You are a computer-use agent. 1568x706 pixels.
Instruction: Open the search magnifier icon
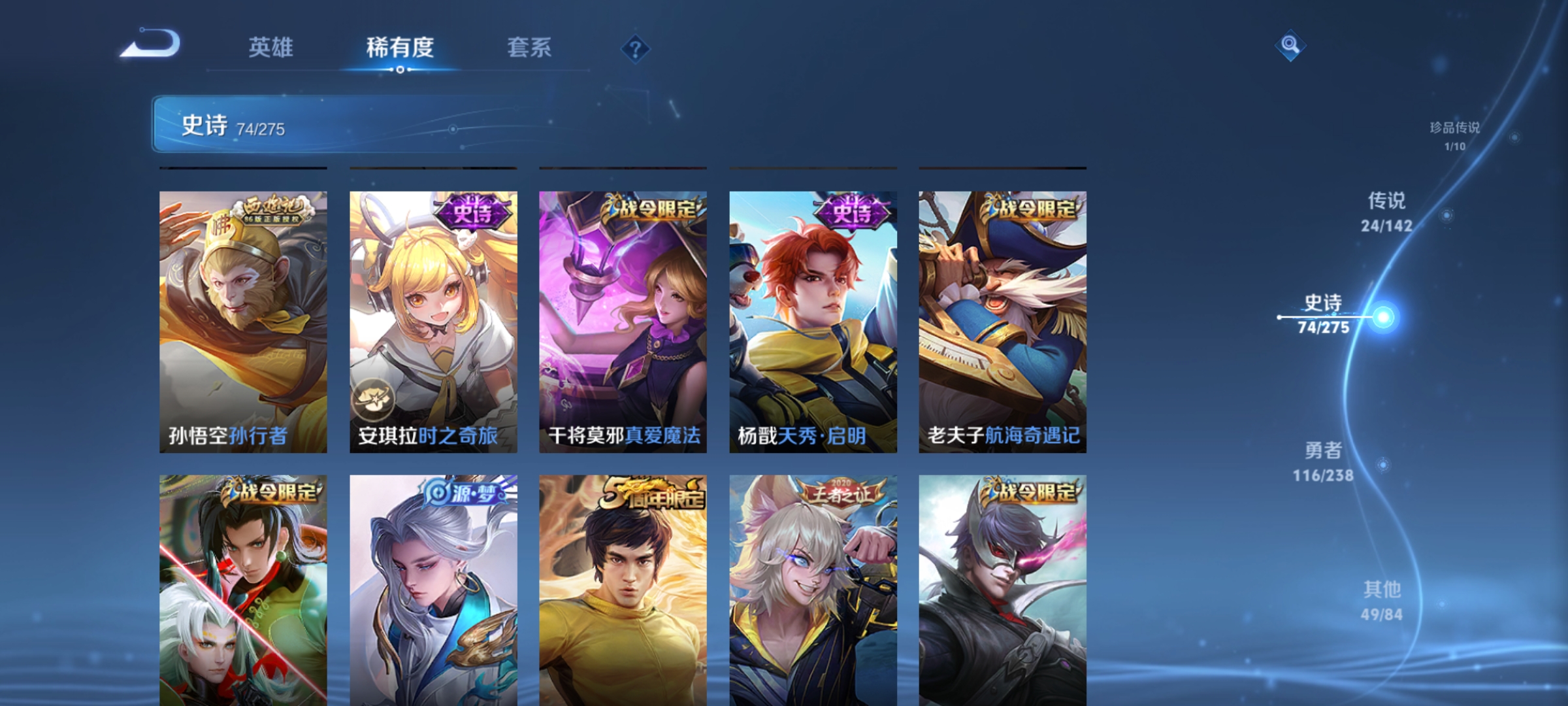click(1290, 46)
